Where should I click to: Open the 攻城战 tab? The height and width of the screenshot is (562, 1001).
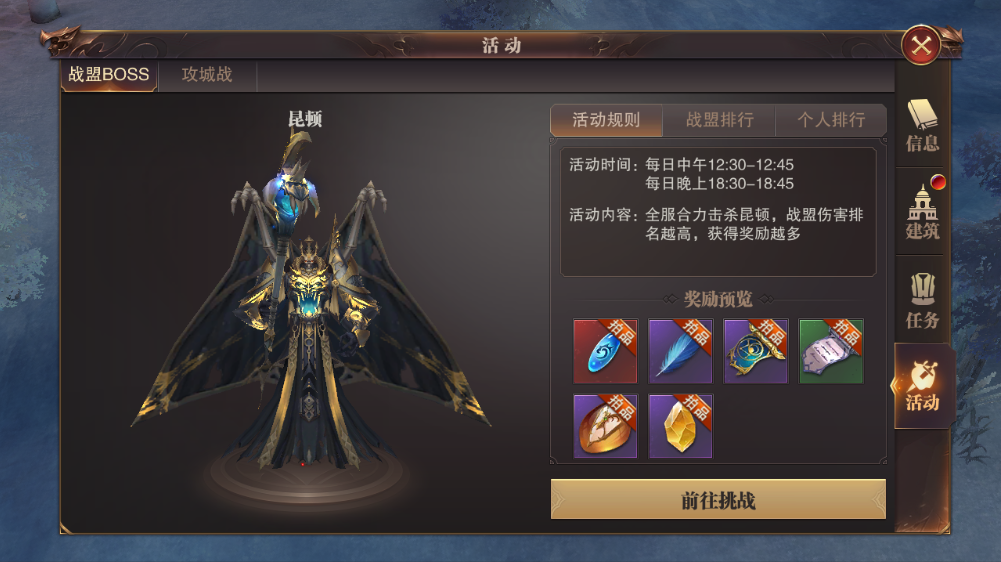(x=207, y=75)
